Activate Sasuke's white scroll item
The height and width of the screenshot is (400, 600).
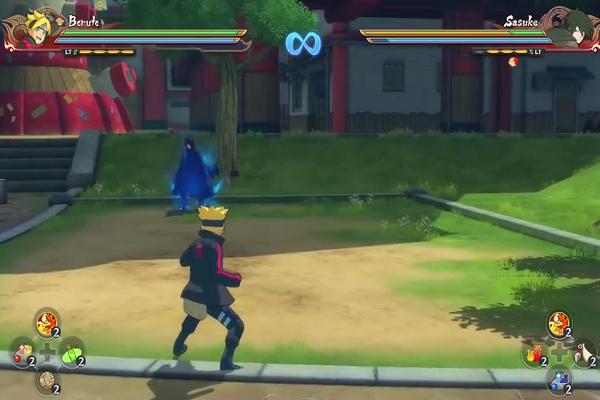coord(584,352)
